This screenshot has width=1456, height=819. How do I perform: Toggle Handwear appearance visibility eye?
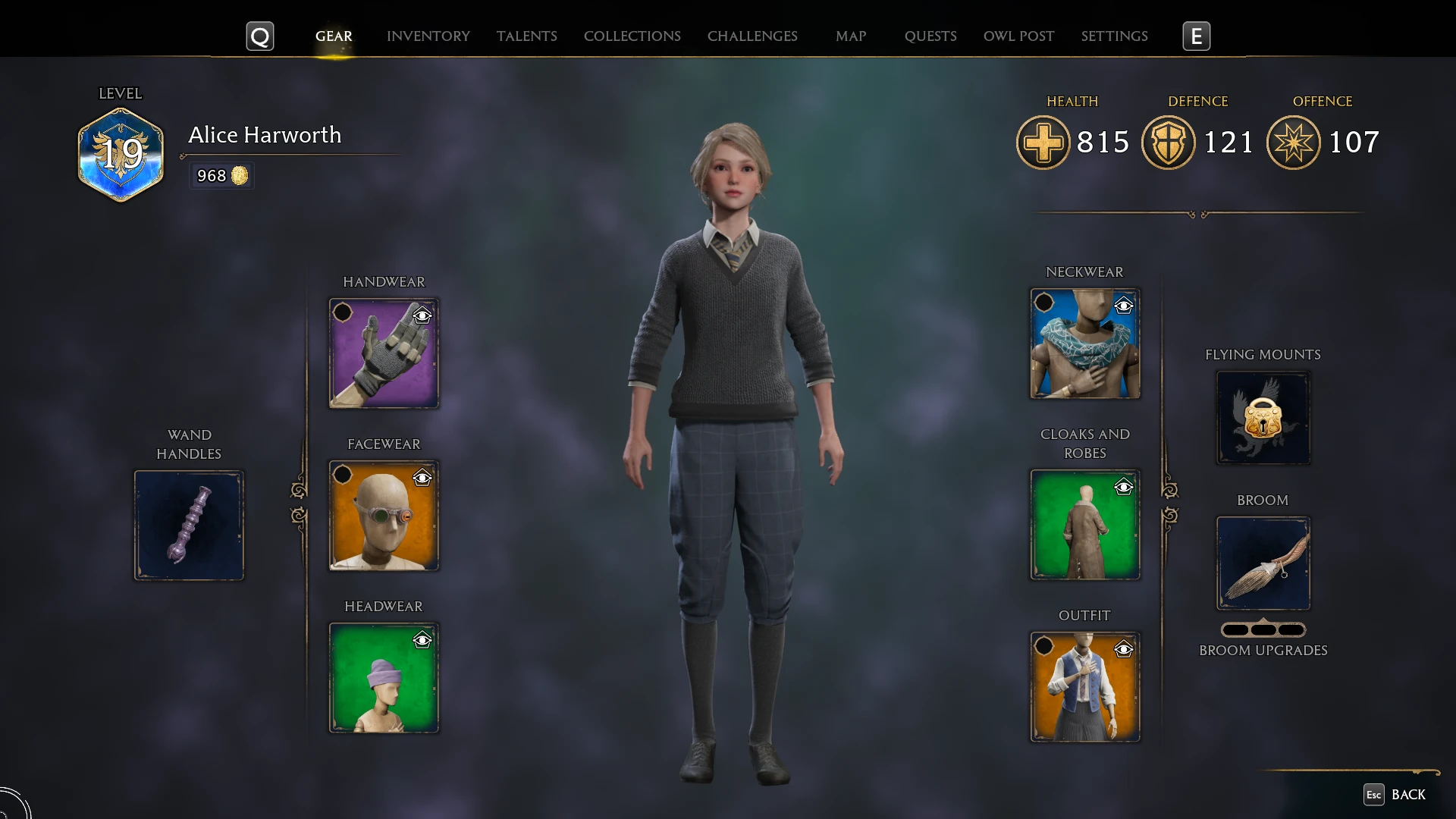[x=423, y=315]
